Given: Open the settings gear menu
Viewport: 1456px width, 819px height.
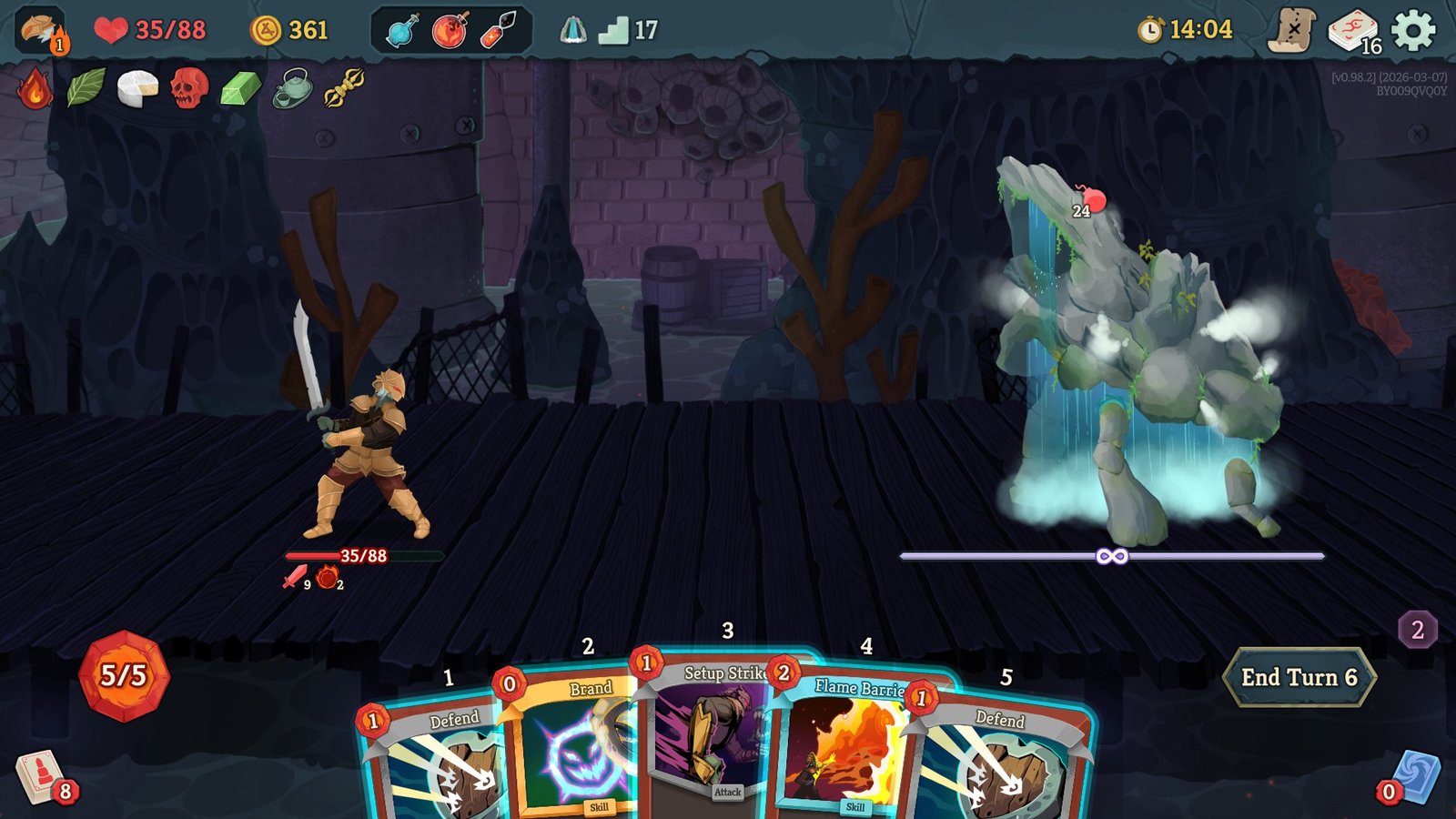Looking at the screenshot, I should tap(1413, 30).
